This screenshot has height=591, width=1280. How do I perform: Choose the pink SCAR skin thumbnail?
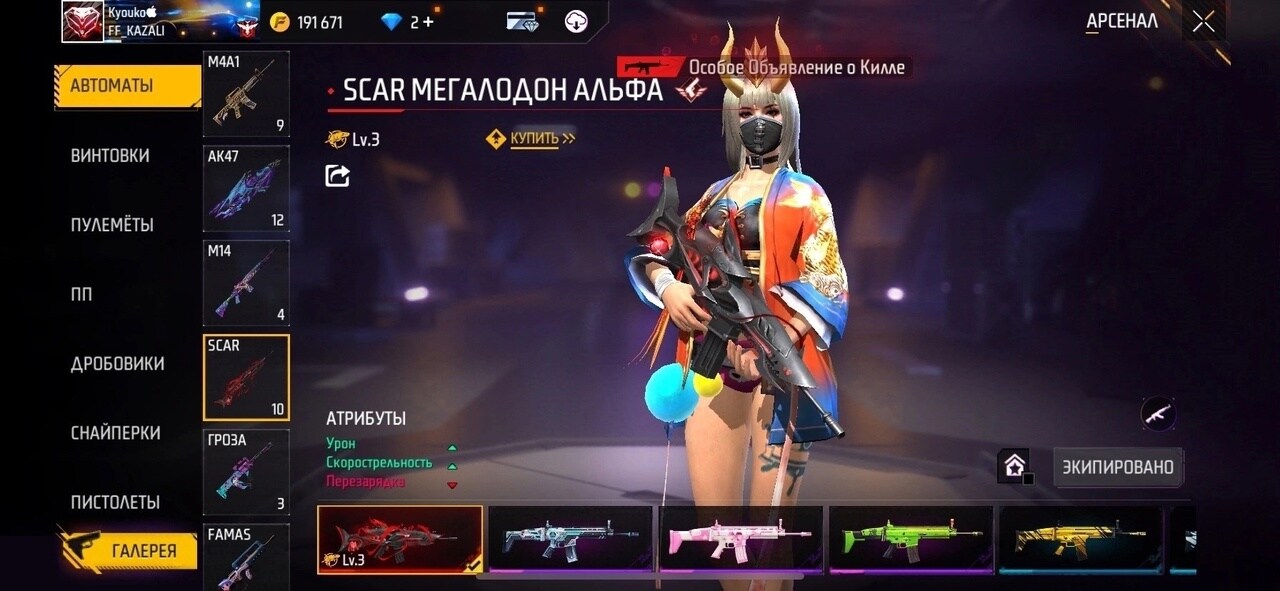tap(740, 539)
